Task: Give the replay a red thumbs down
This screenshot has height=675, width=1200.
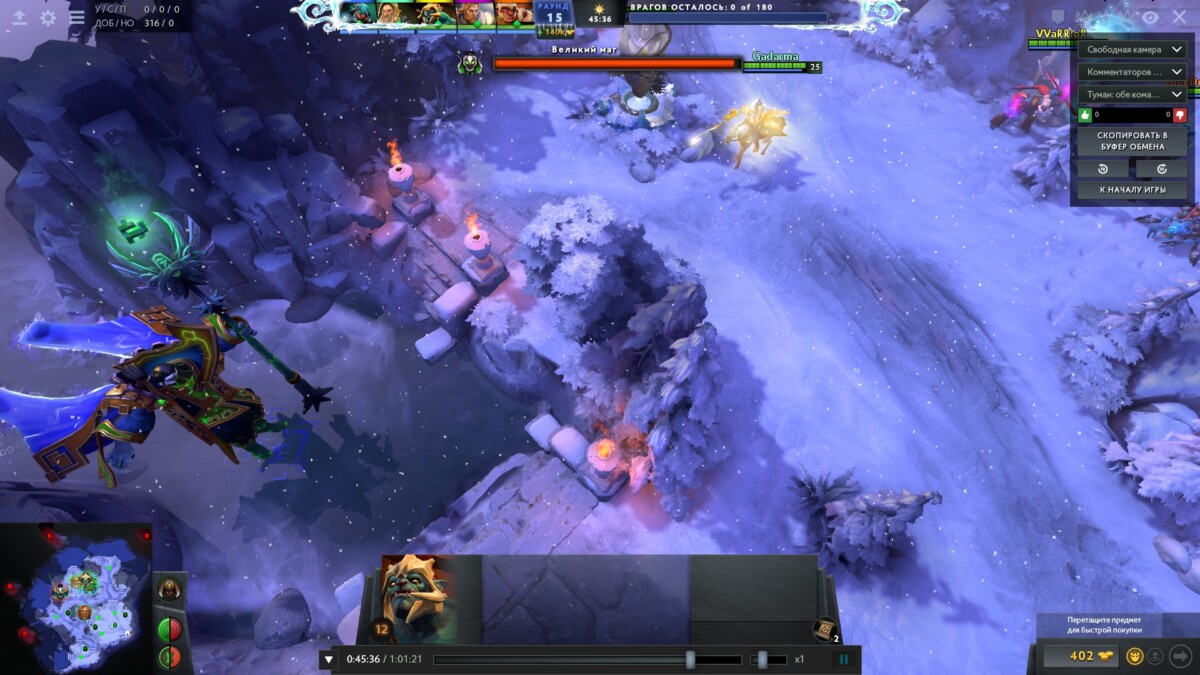Action: coord(1179,115)
